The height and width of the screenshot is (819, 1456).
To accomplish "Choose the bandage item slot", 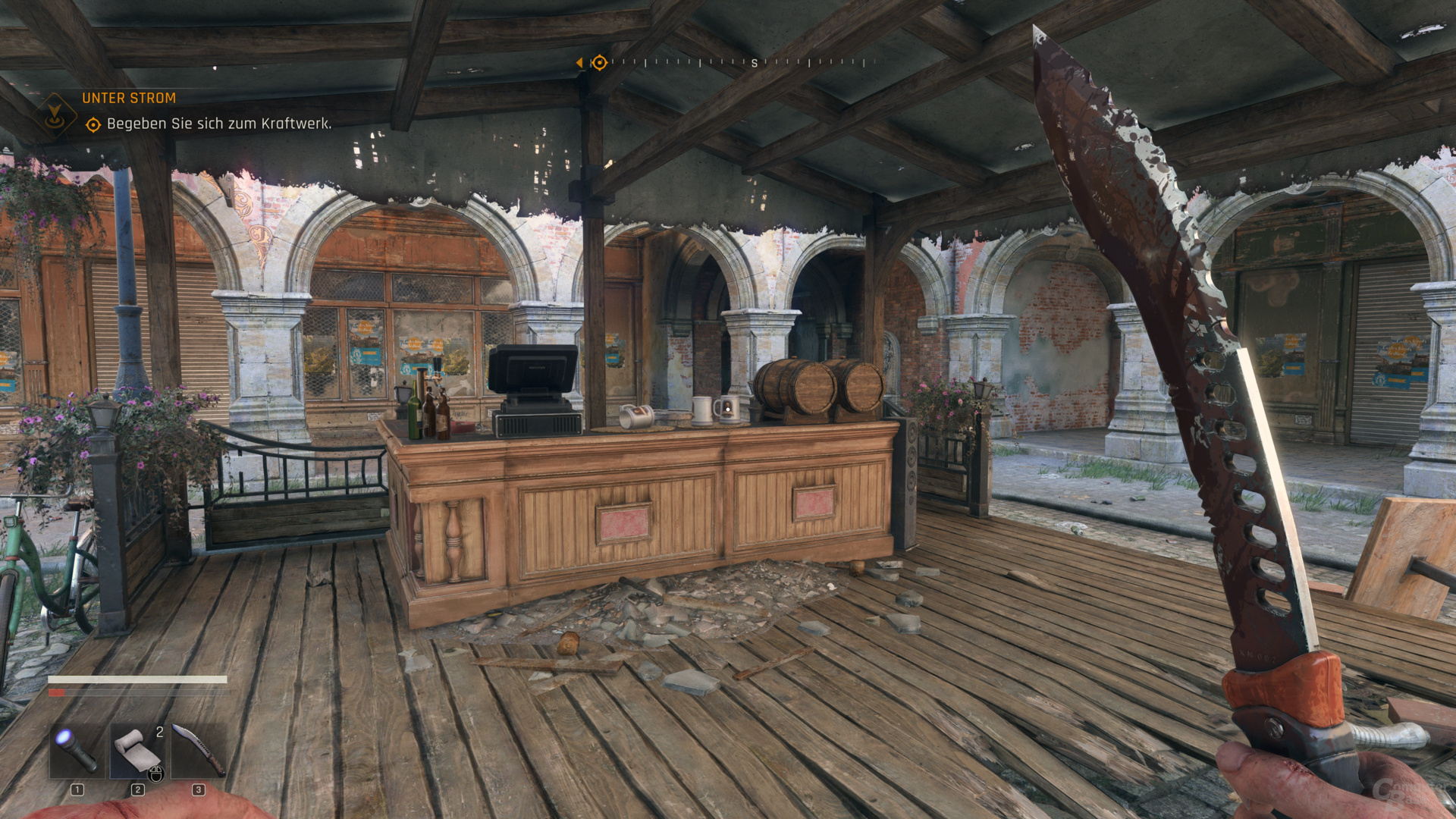I will click(137, 750).
